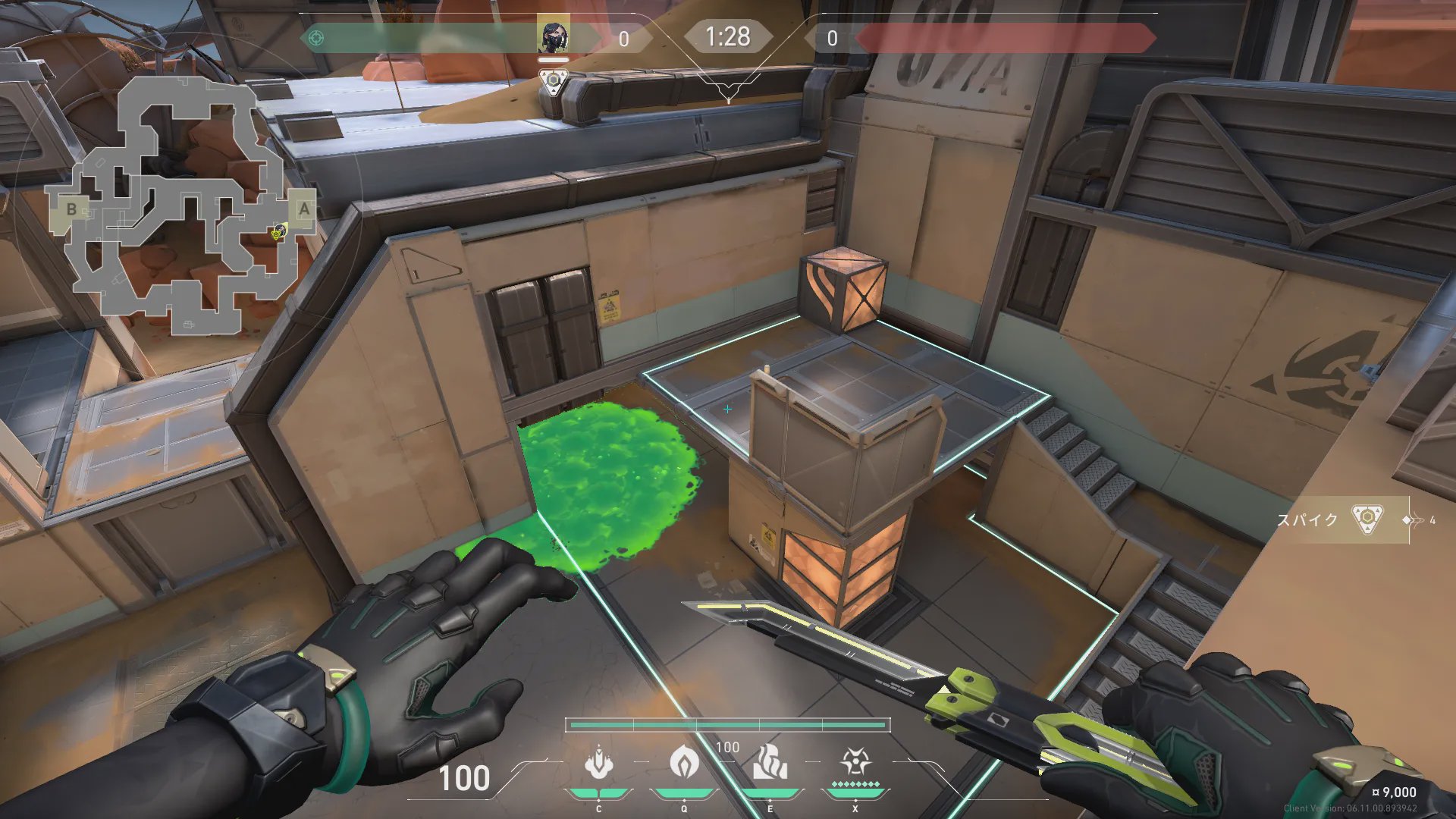Click the spike carrier icon under the portrait
Screen dimensions: 1456x819
coord(554,80)
